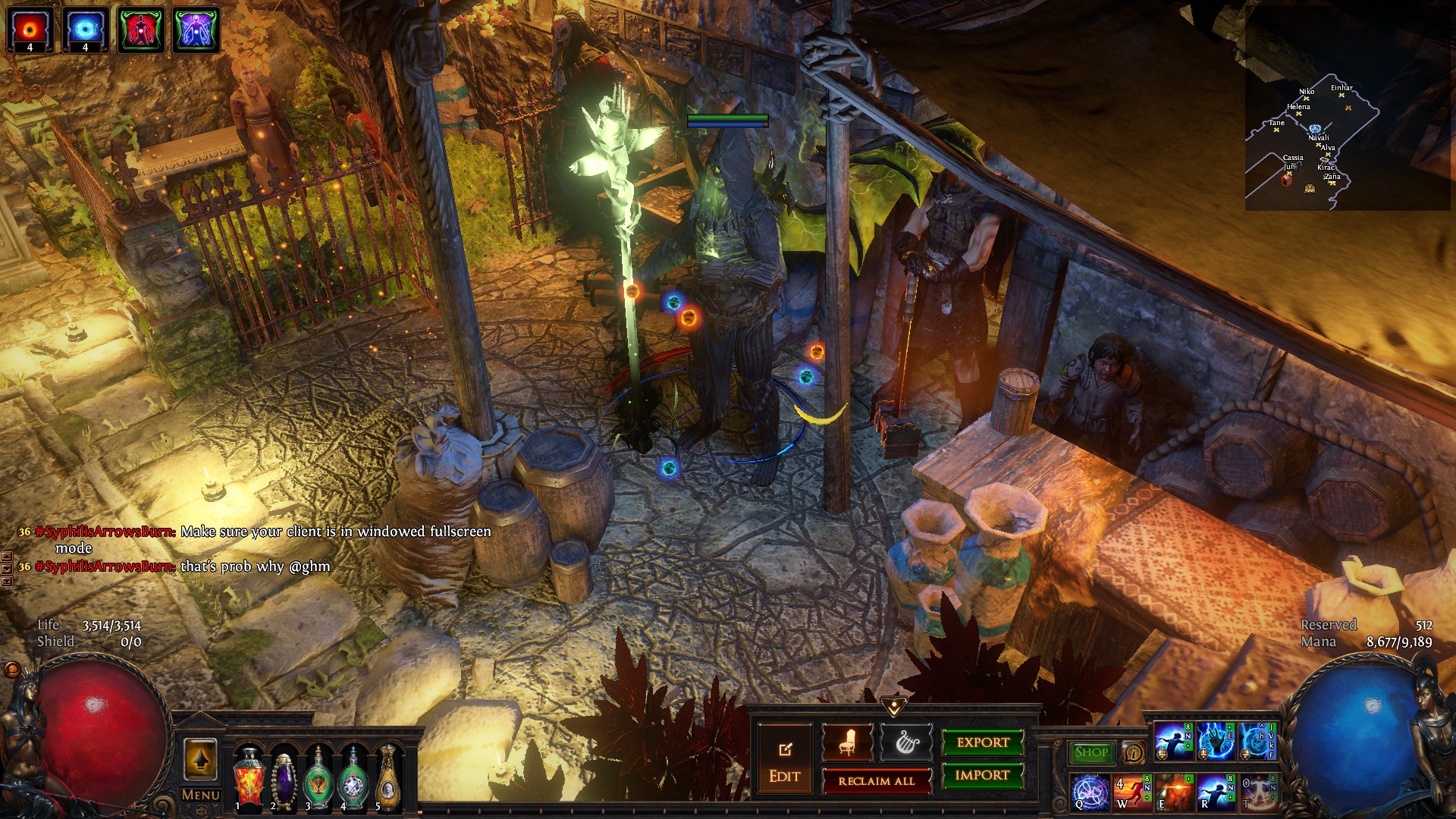Click the red orb buff icon
Image resolution: width=1456 pixels, height=819 pixels.
(x=30, y=30)
